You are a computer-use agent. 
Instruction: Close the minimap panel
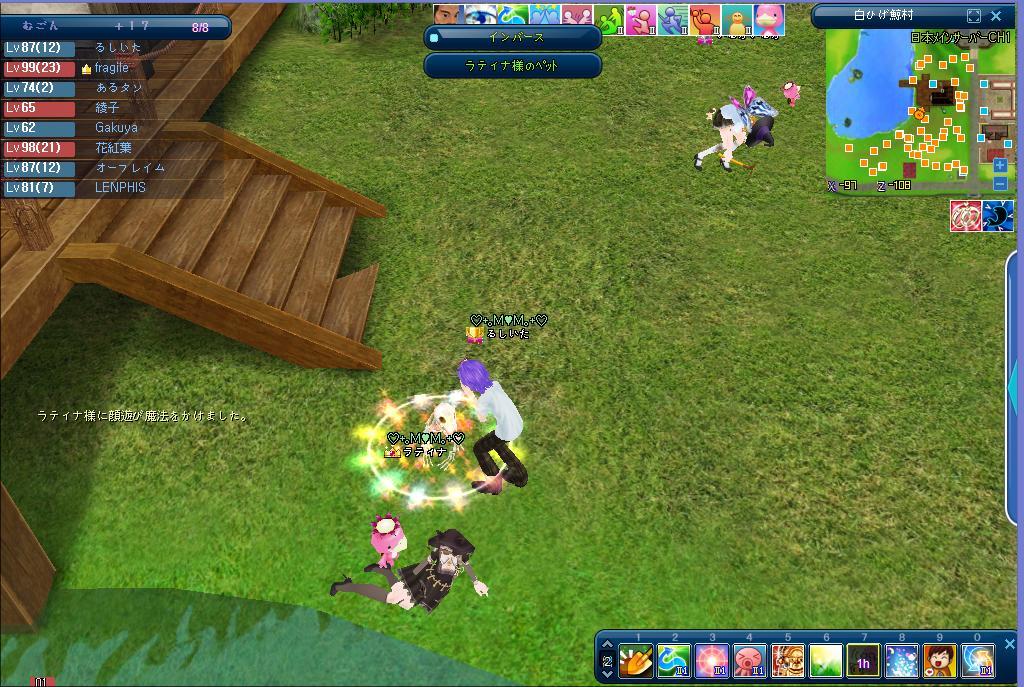pyautogui.click(x=996, y=16)
